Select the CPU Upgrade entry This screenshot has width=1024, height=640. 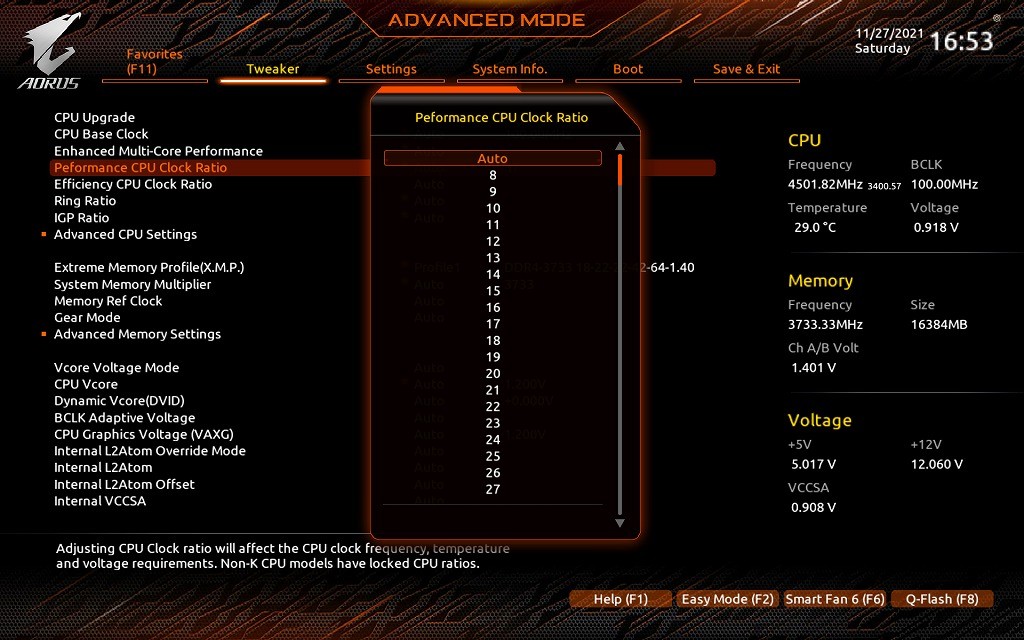[94, 117]
